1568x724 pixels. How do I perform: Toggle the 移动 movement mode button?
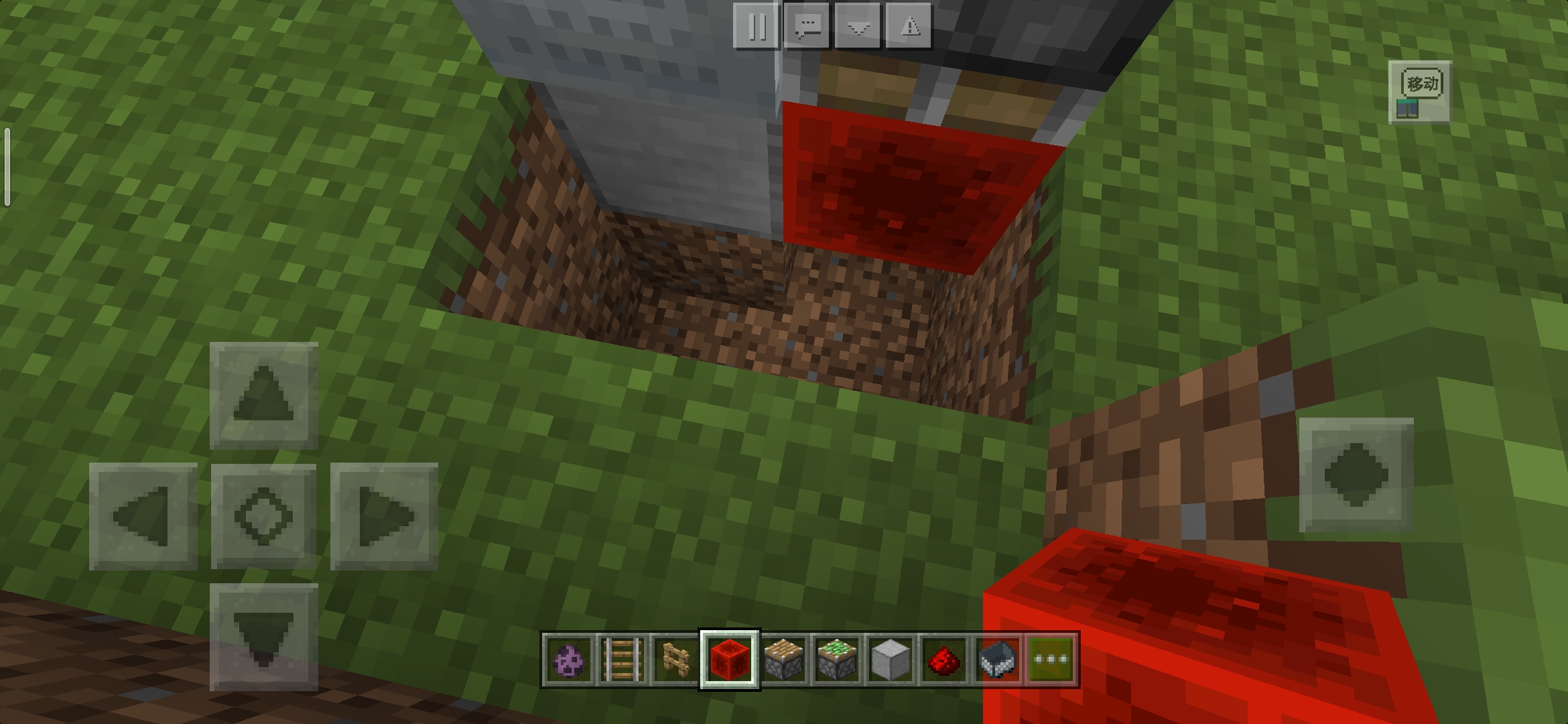pyautogui.click(x=1420, y=93)
